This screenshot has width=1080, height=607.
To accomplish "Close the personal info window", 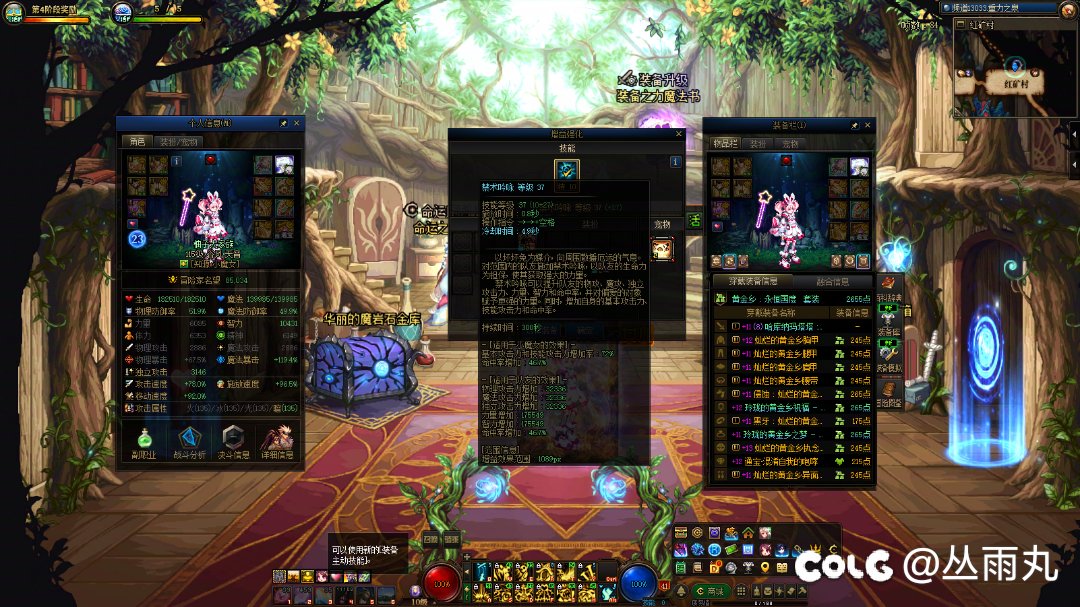I will [x=296, y=123].
